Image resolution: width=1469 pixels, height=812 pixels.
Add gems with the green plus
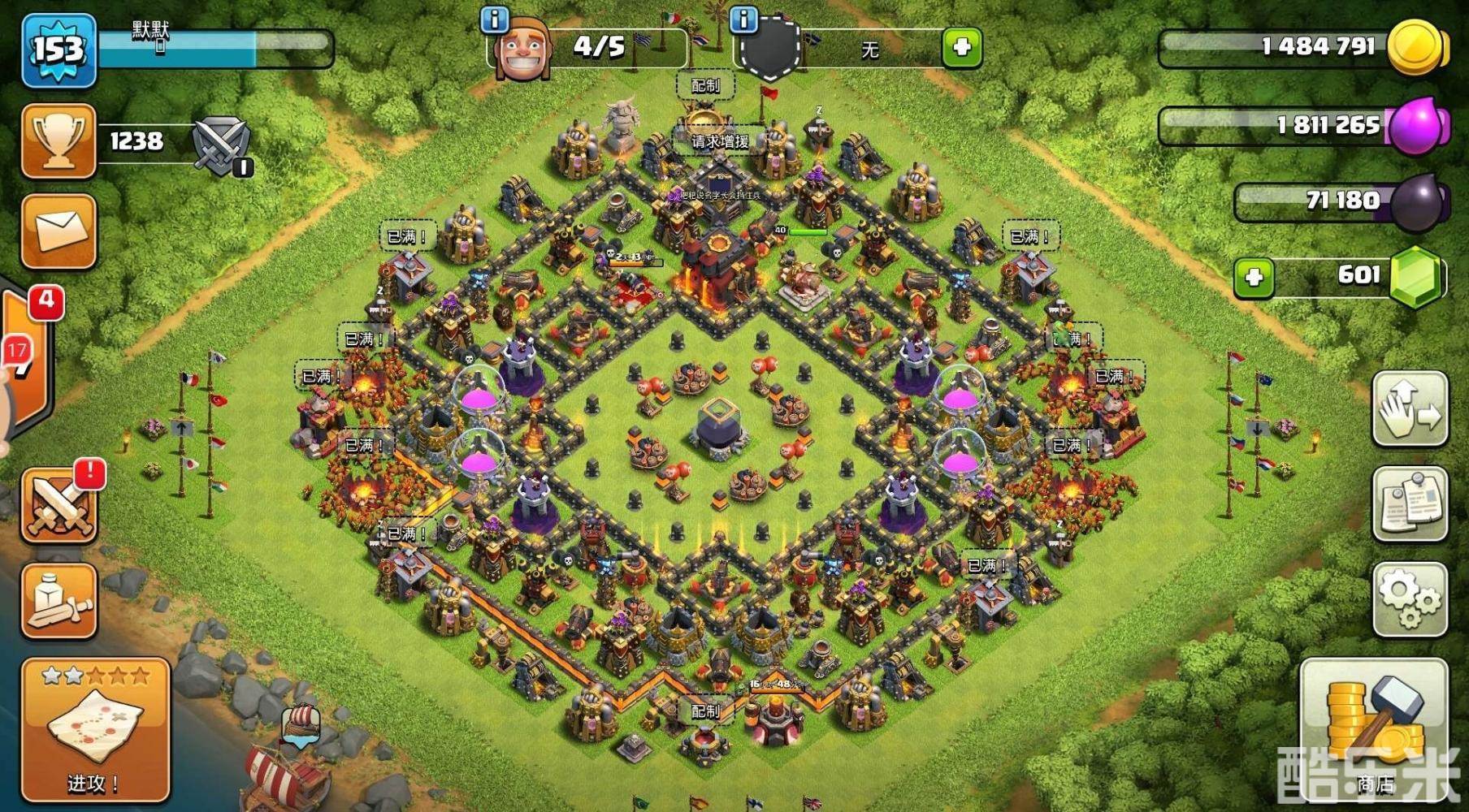coord(1253,278)
